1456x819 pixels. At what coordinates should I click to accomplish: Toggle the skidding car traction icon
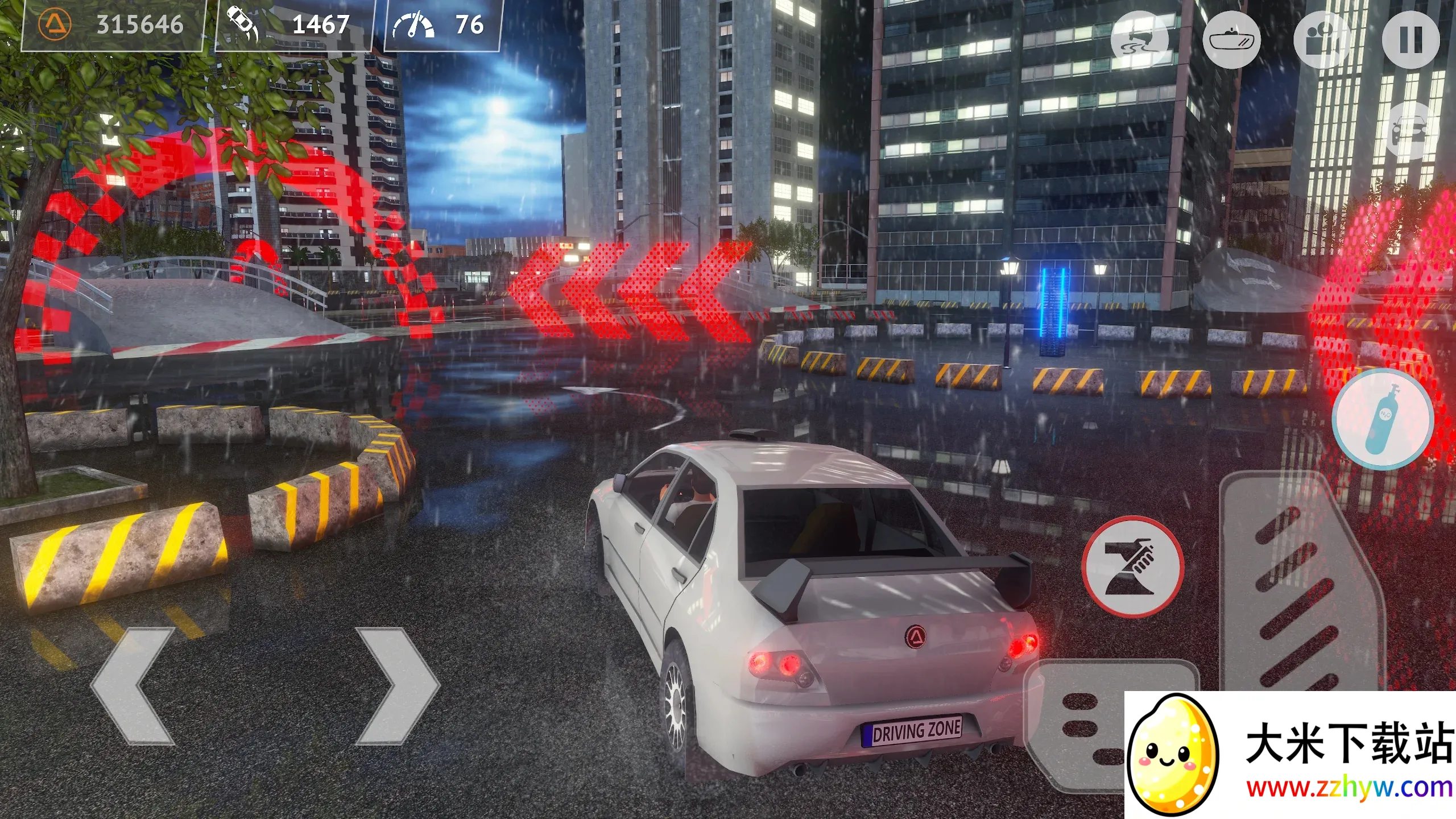click(x=1140, y=40)
